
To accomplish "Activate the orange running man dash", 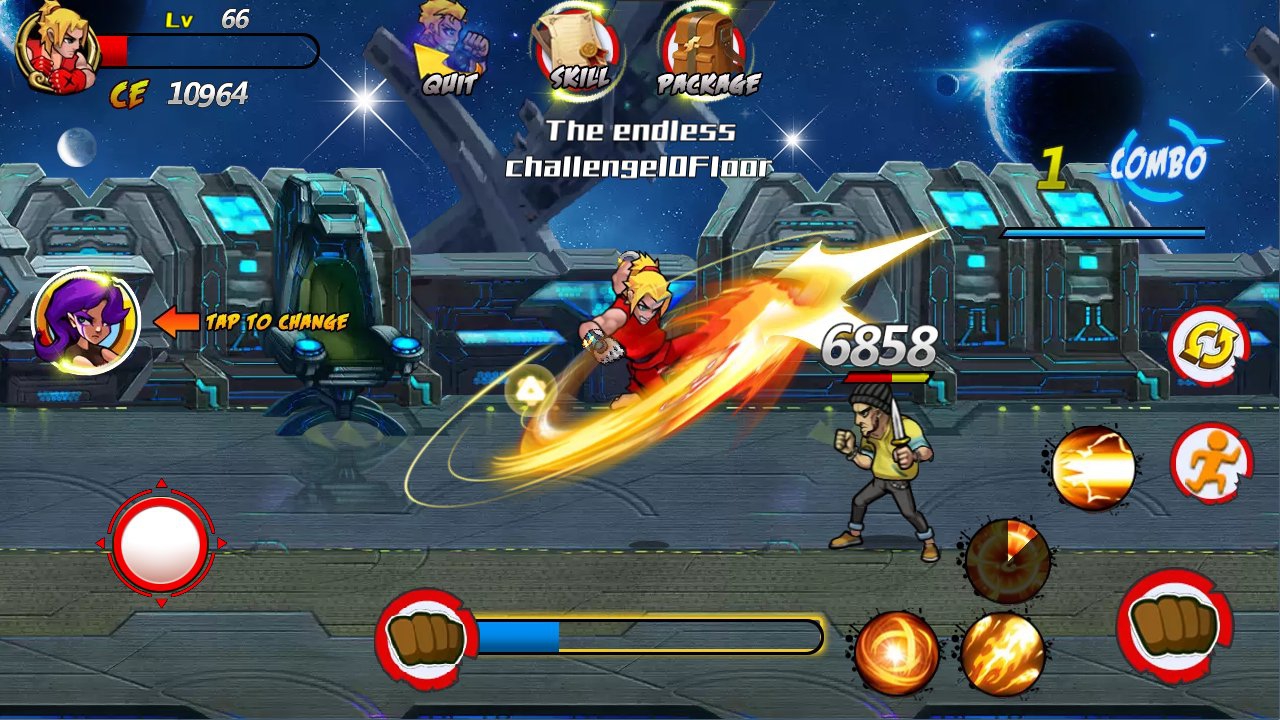I will 1211,463.
